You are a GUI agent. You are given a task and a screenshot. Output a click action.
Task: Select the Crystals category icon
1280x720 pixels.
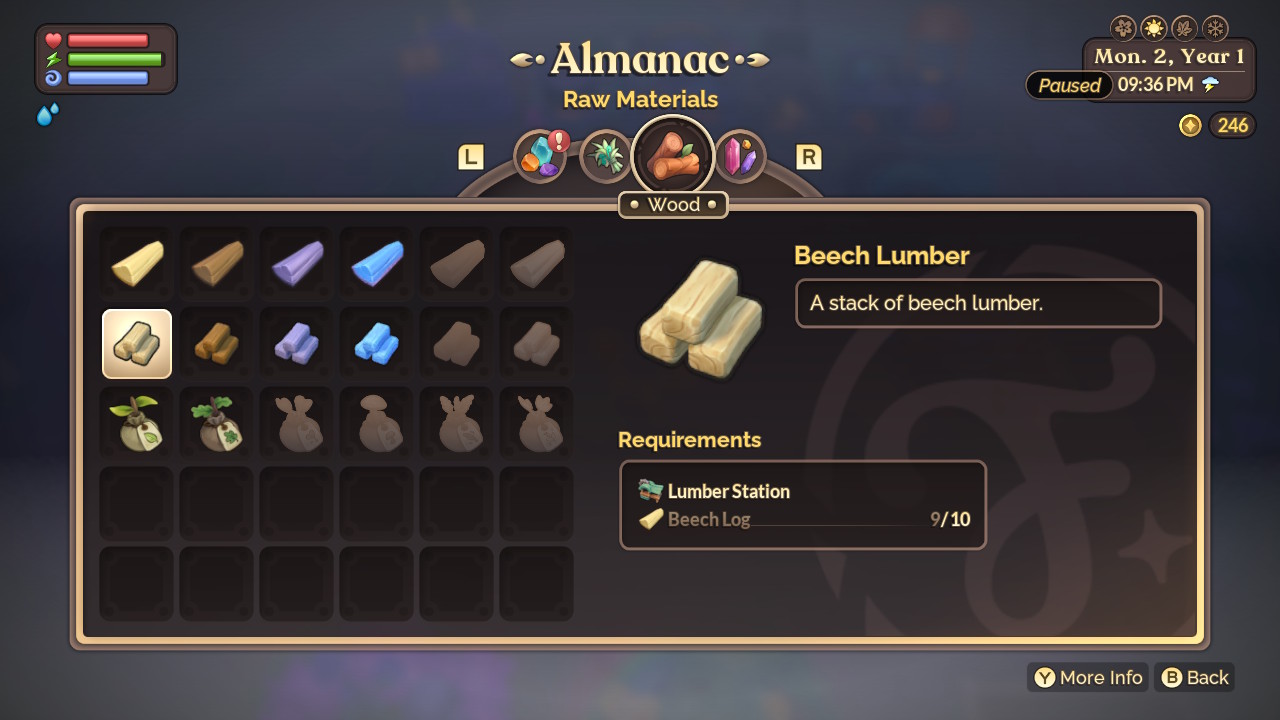coord(740,156)
